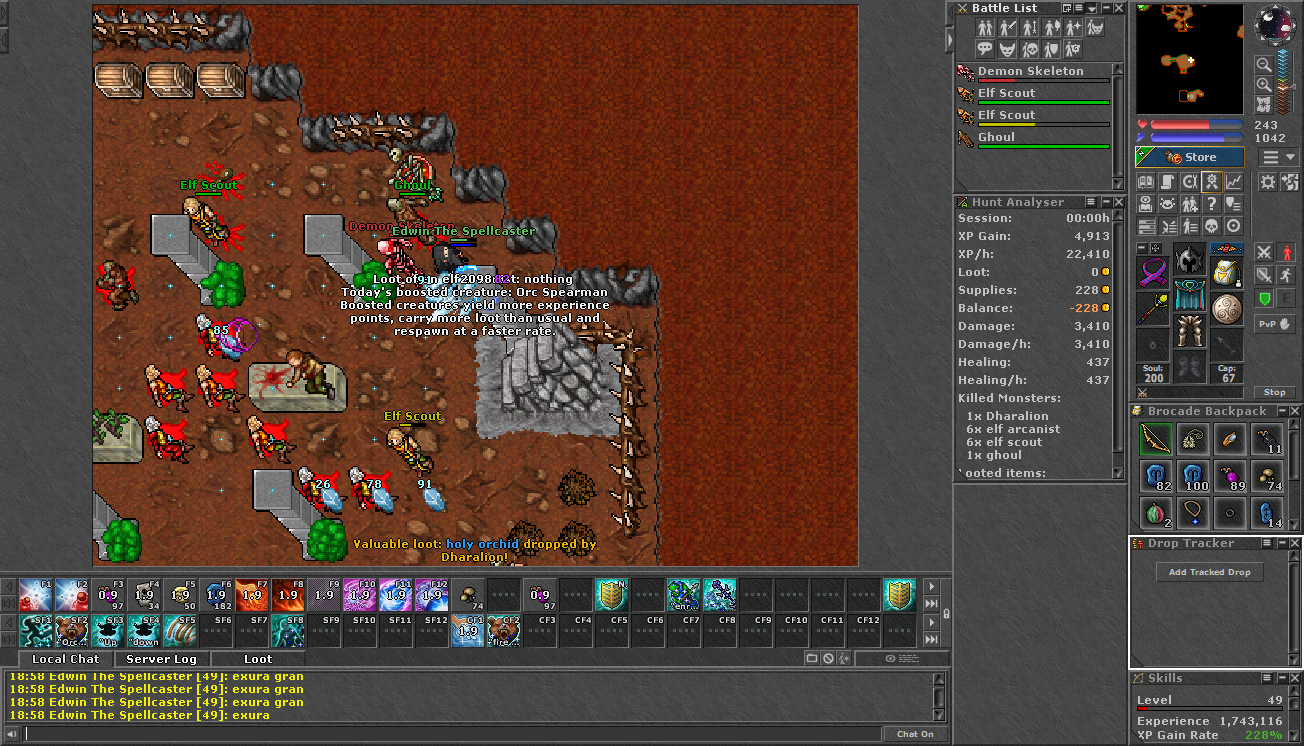Open the spellbook icon in the sidebar
Viewport: 1304px width, 746px height.
coord(1146,182)
